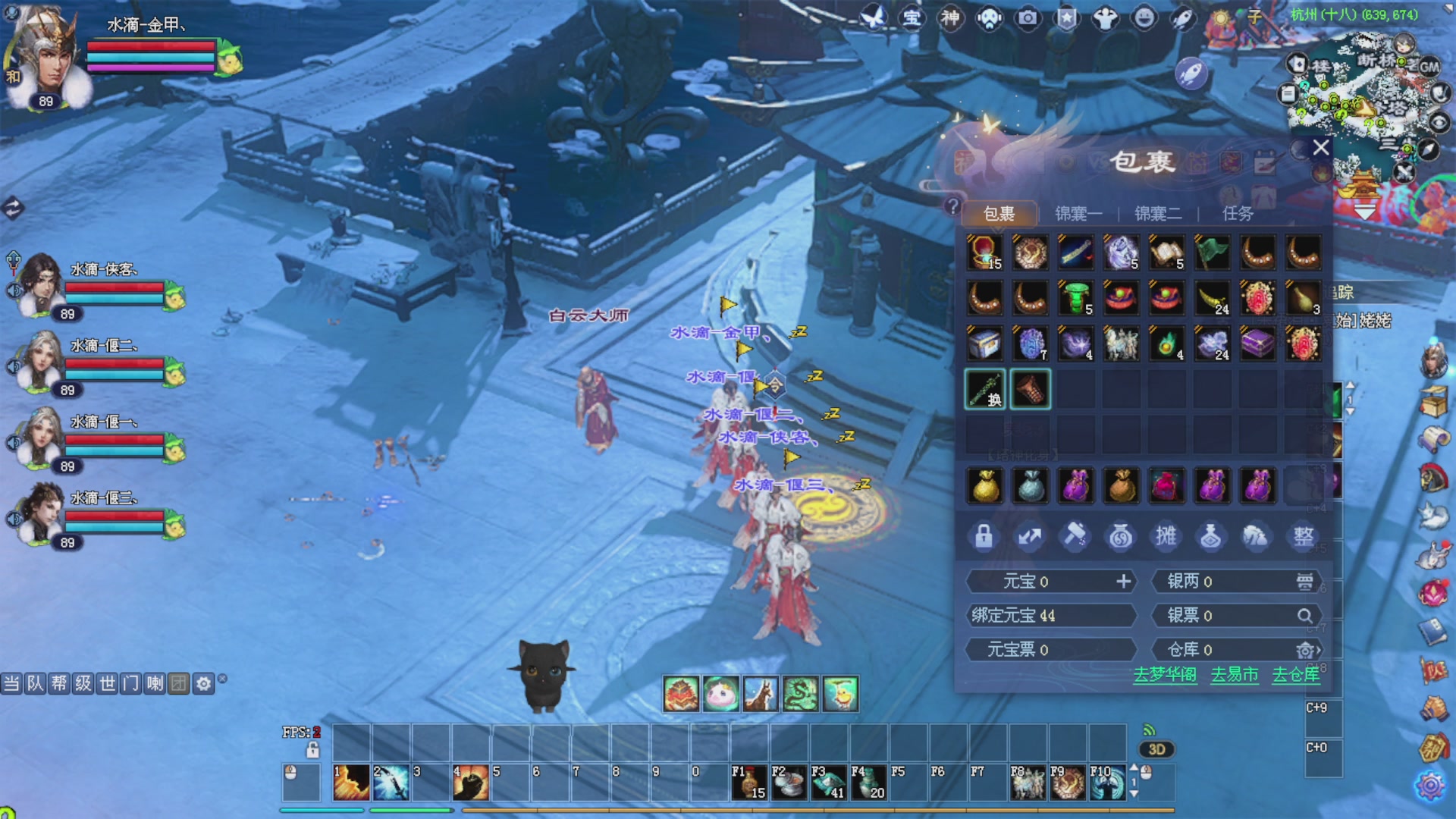Select the green flag item slot
The width and height of the screenshot is (1456, 819).
[x=1212, y=253]
